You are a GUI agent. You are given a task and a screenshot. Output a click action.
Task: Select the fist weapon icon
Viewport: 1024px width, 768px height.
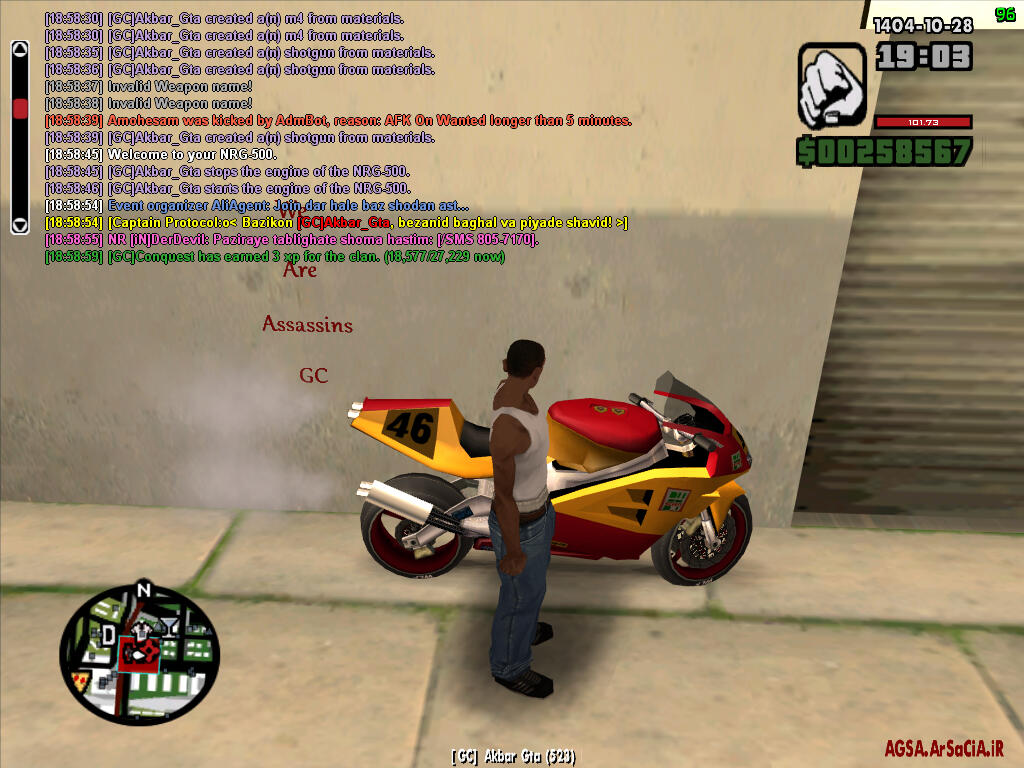[x=830, y=87]
